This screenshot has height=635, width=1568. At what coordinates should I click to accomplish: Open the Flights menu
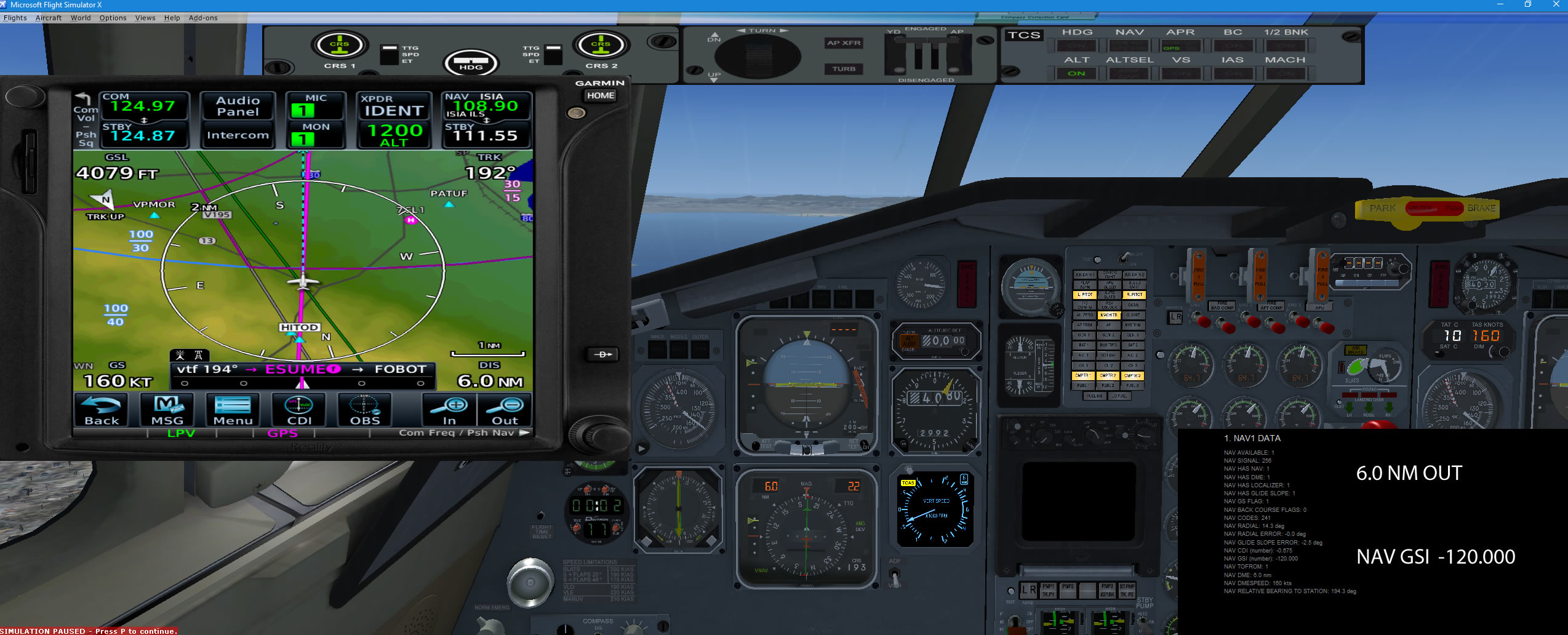pos(15,18)
